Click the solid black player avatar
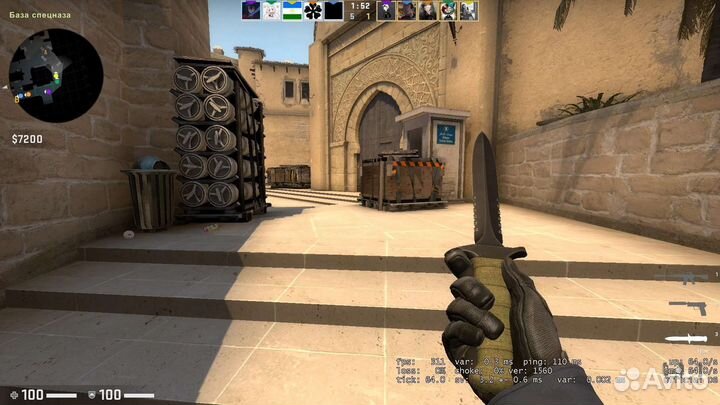 (x=333, y=11)
